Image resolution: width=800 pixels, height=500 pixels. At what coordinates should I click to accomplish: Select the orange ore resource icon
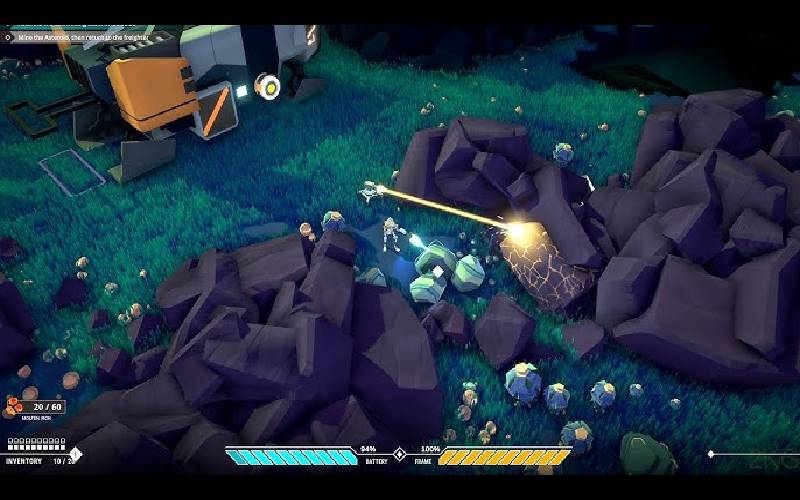coord(14,406)
